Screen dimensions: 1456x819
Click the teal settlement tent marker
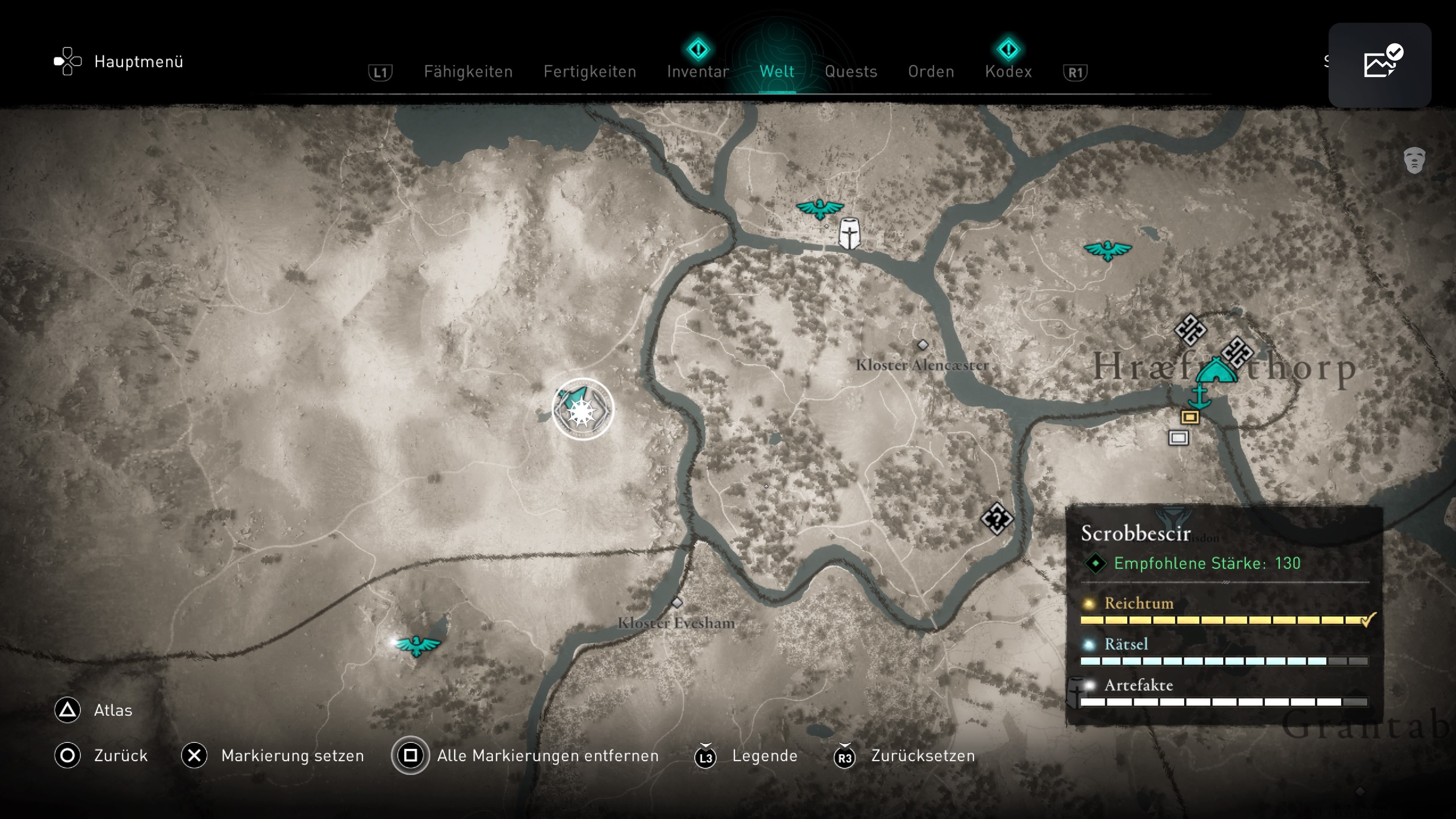coord(1216,371)
